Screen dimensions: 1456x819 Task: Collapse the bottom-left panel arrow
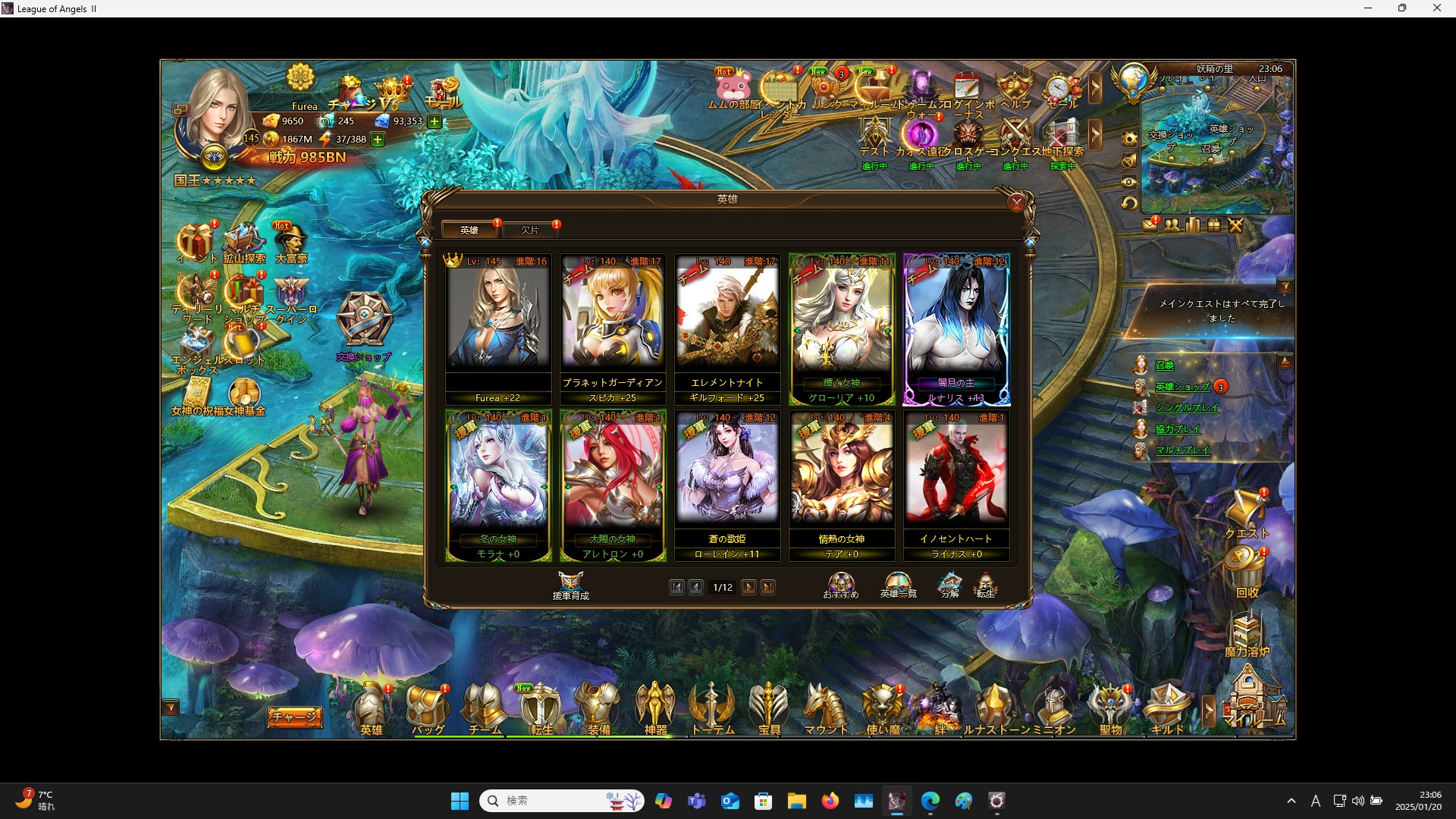[171, 706]
